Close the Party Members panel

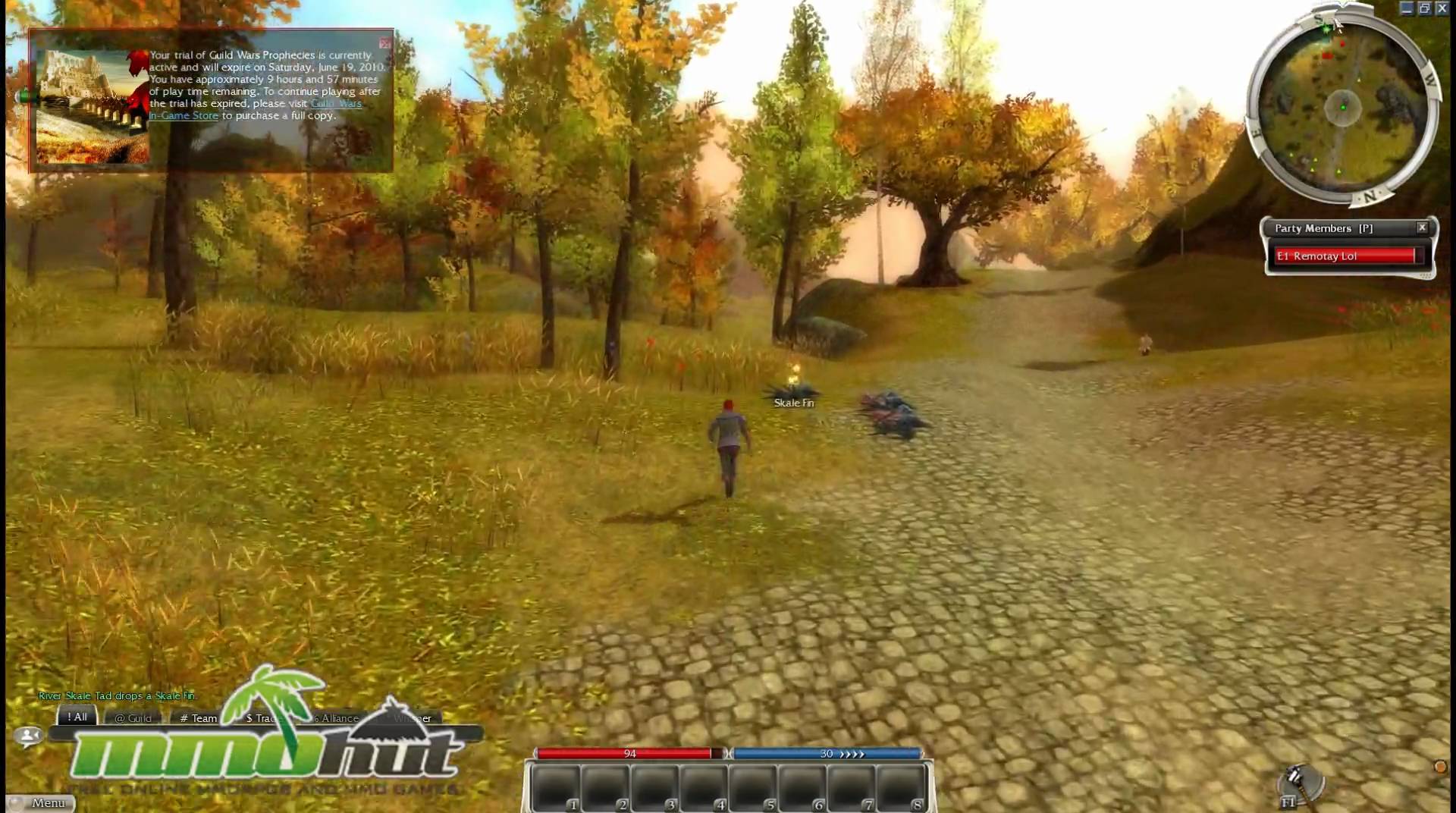(x=1422, y=228)
